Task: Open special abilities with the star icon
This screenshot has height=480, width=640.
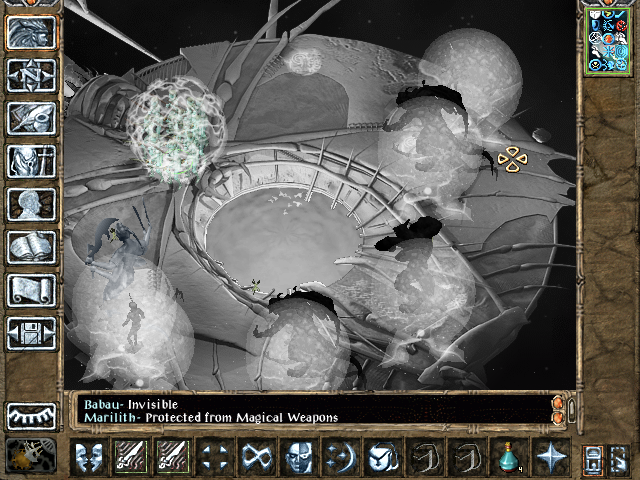Action: tap(551, 457)
